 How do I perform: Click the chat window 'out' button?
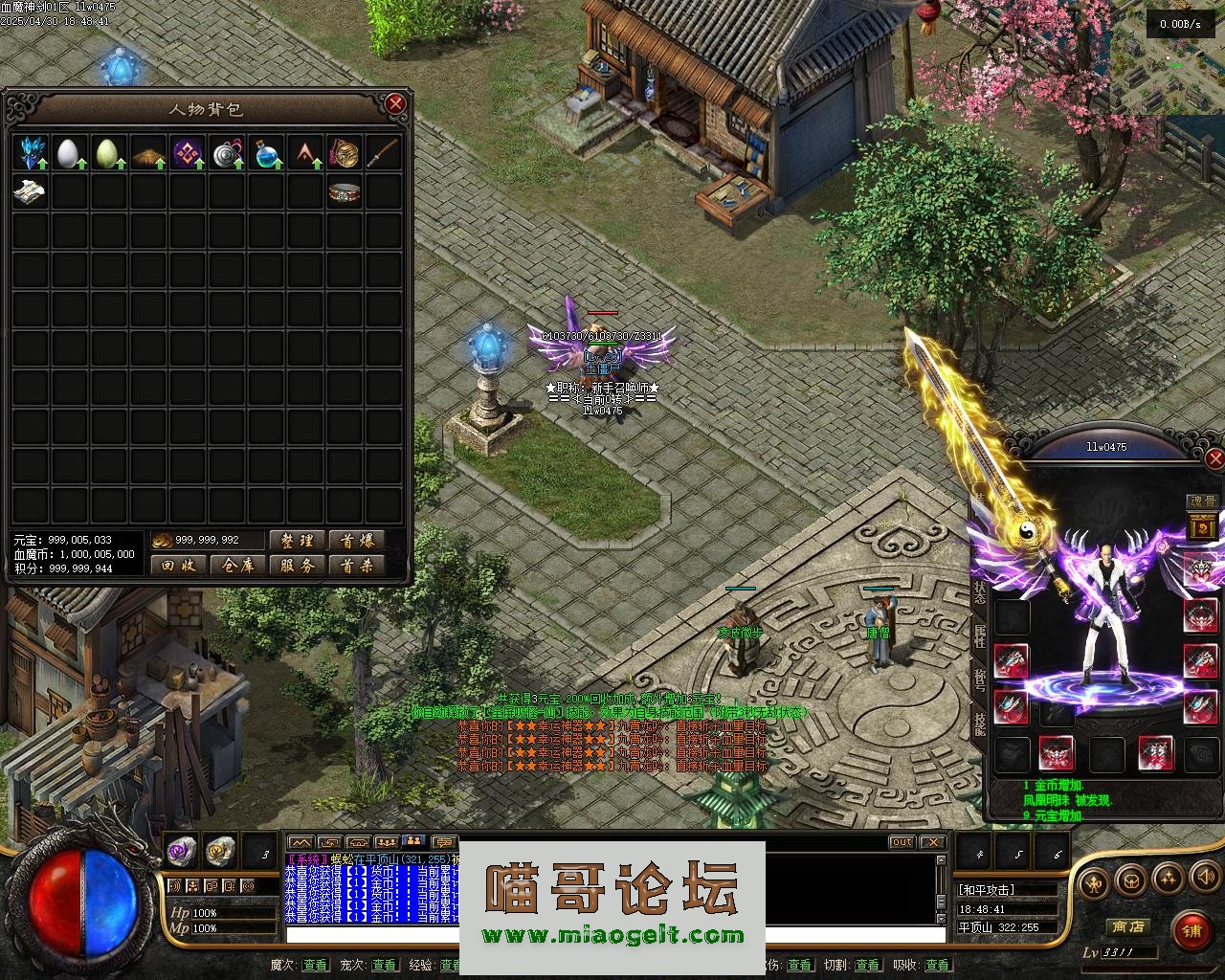(x=902, y=842)
